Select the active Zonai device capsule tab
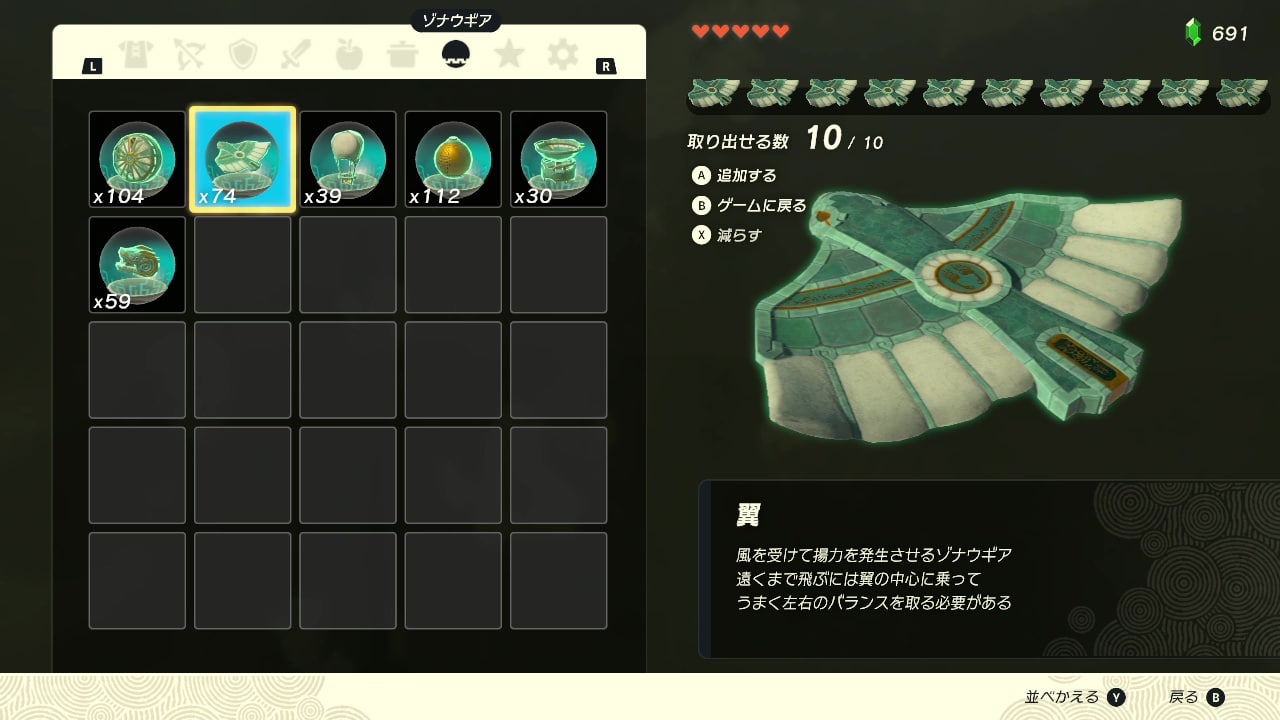The image size is (1280, 720). point(456,54)
